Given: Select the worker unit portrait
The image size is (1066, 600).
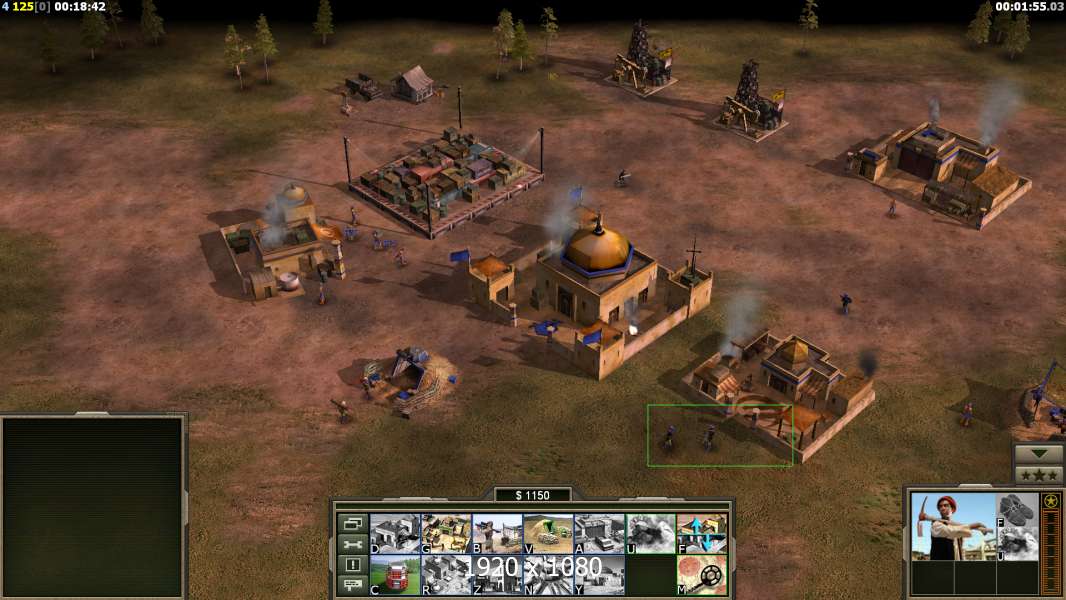Looking at the screenshot, I should click(952, 526).
